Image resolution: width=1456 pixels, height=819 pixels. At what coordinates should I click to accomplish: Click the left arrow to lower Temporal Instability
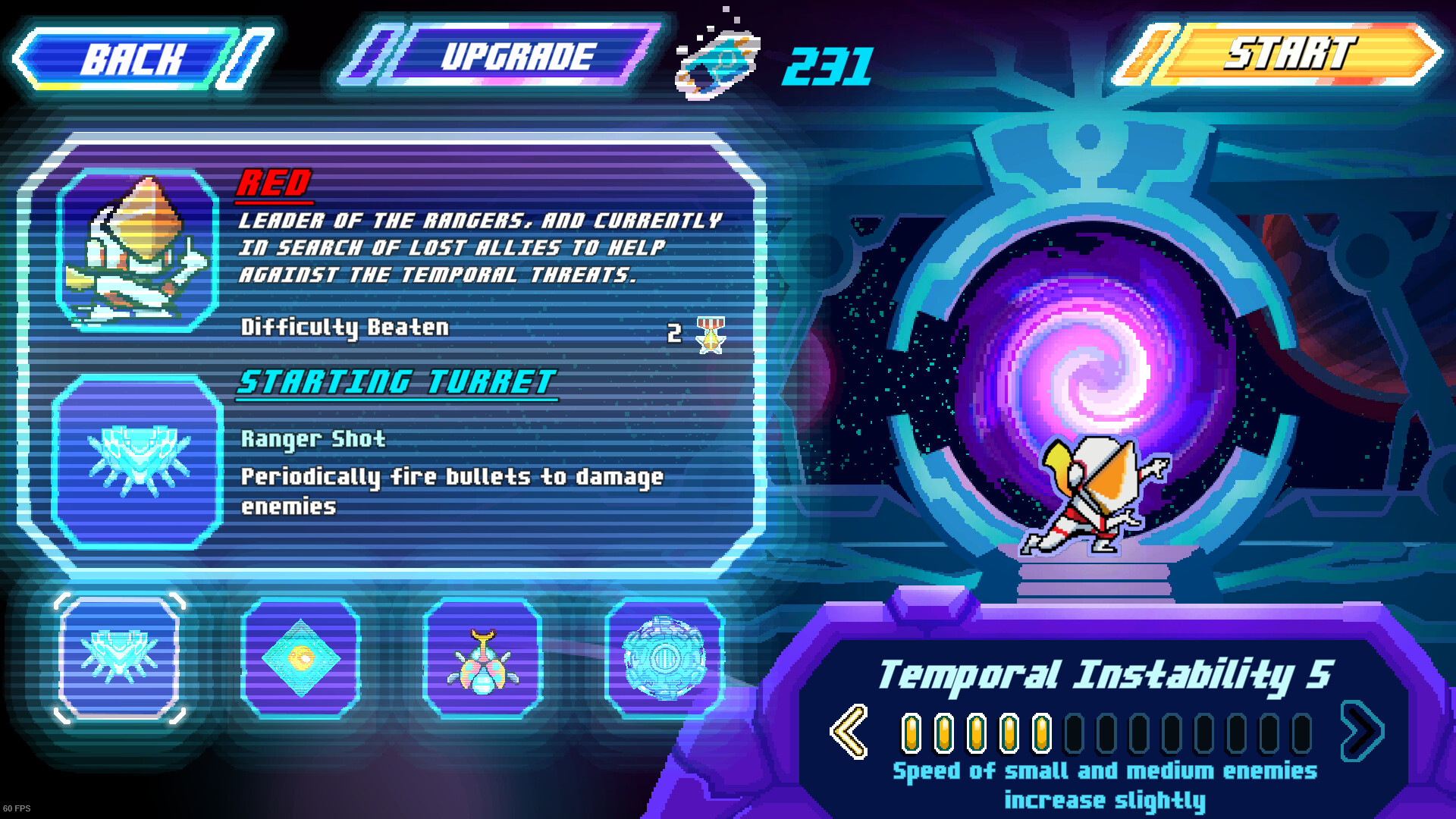click(848, 730)
